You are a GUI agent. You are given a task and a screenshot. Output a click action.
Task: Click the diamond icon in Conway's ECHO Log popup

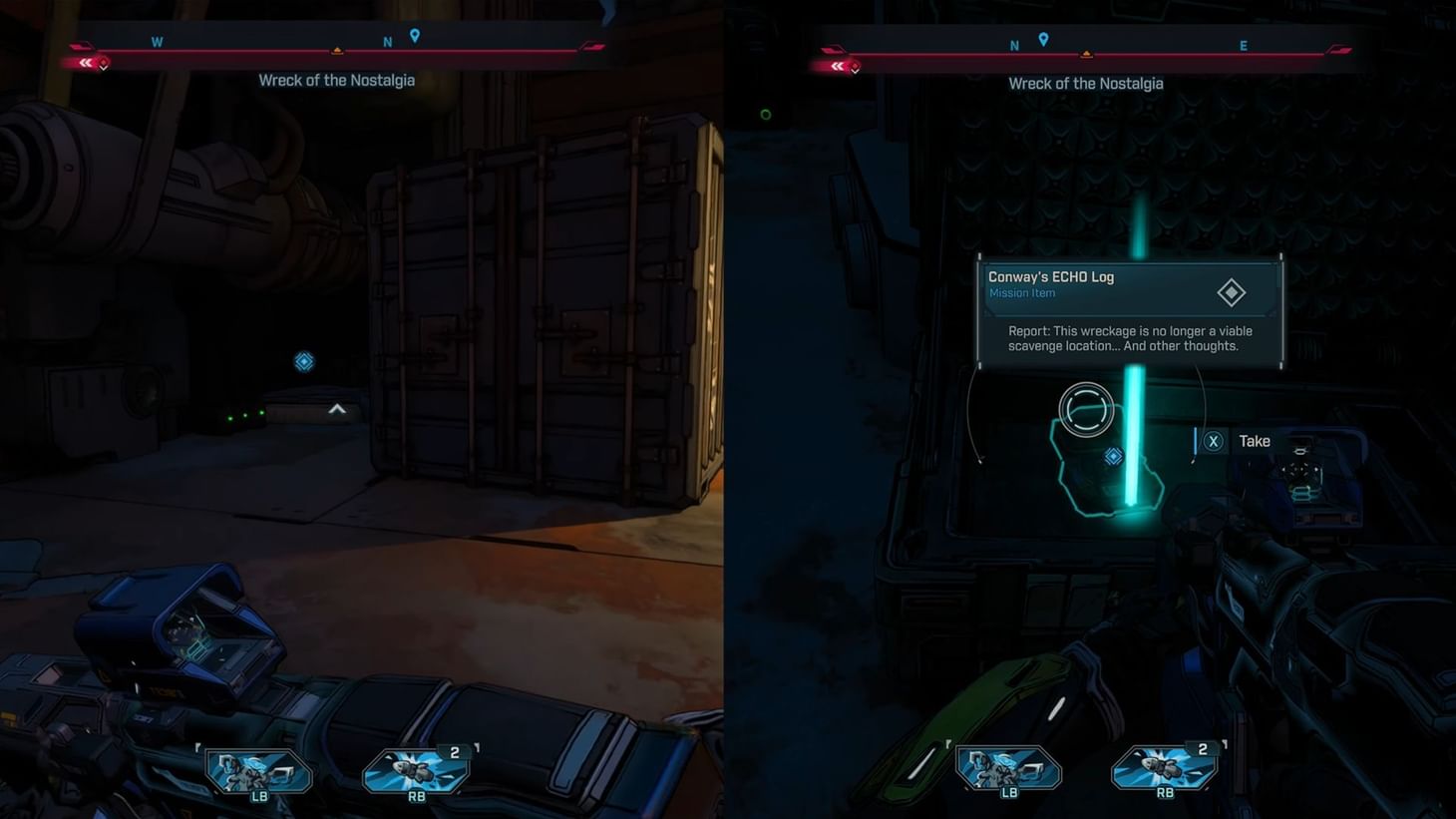pyautogui.click(x=1230, y=291)
